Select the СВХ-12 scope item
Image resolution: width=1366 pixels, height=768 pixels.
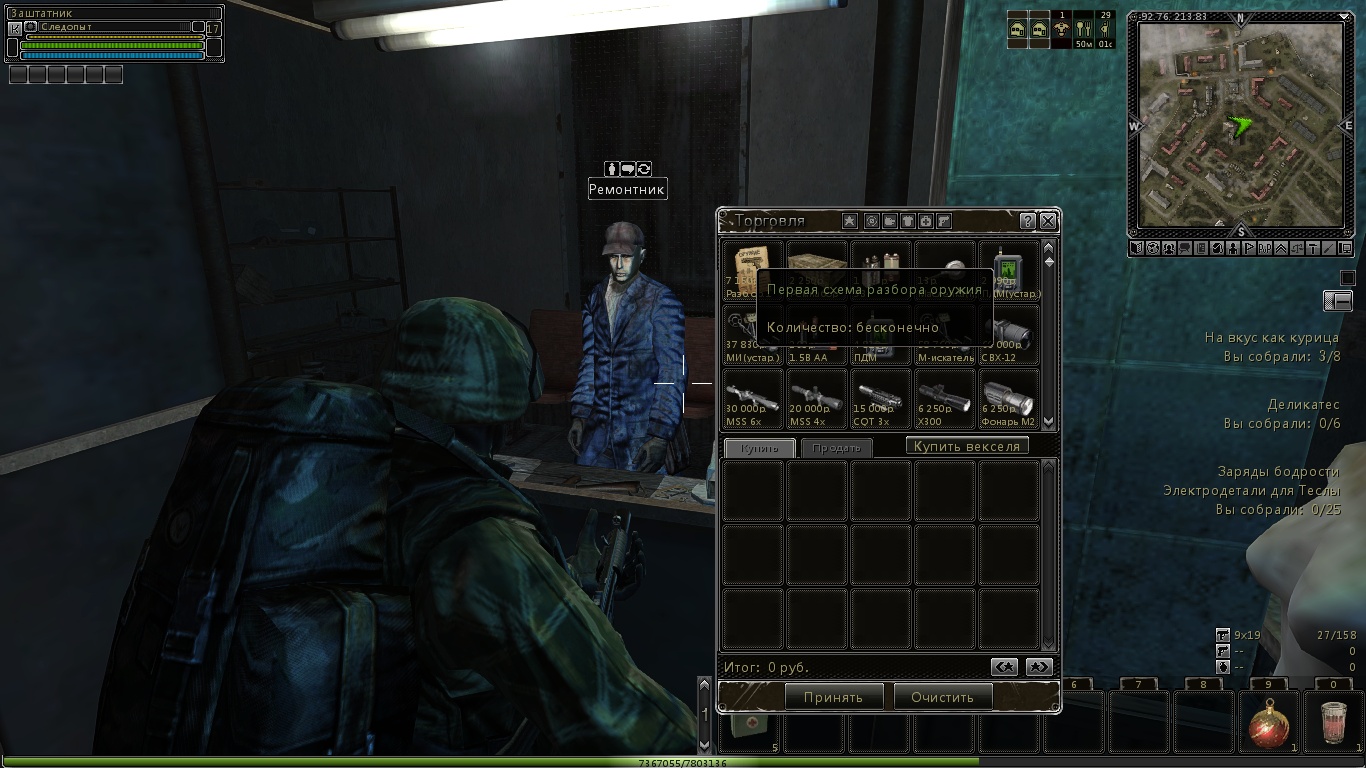[1008, 335]
